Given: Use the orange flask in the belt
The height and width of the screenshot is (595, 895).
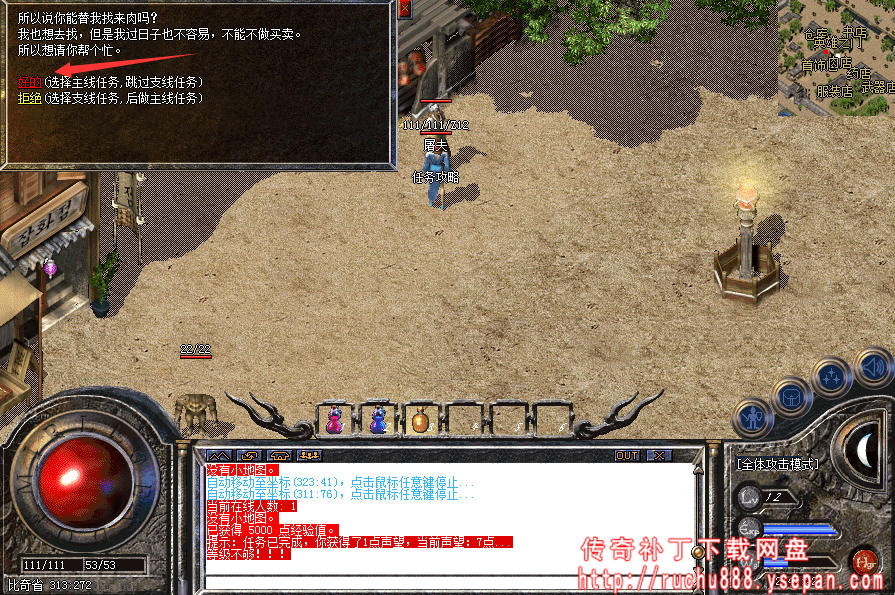Looking at the screenshot, I should [x=421, y=421].
